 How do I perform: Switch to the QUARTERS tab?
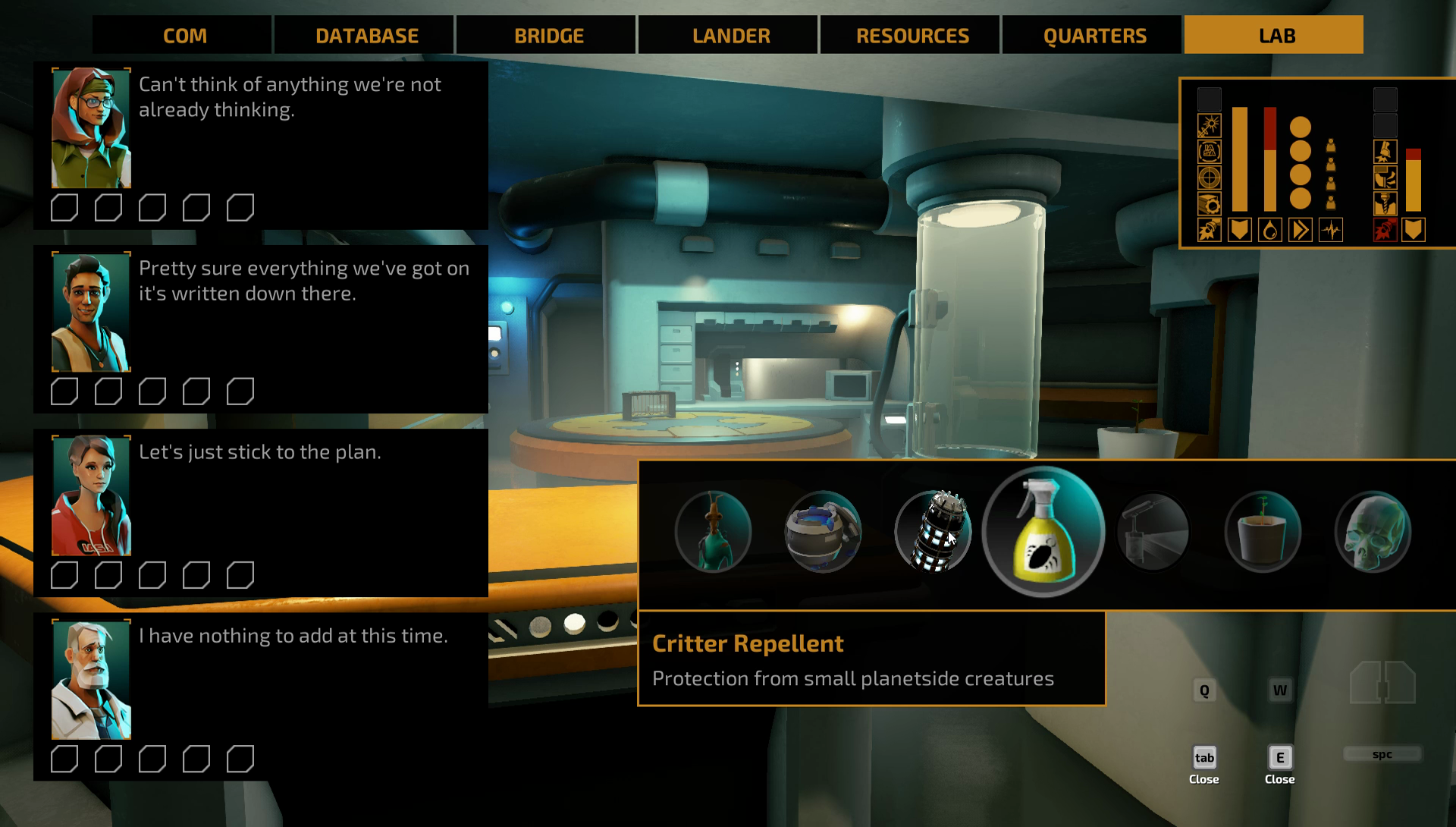(1094, 36)
